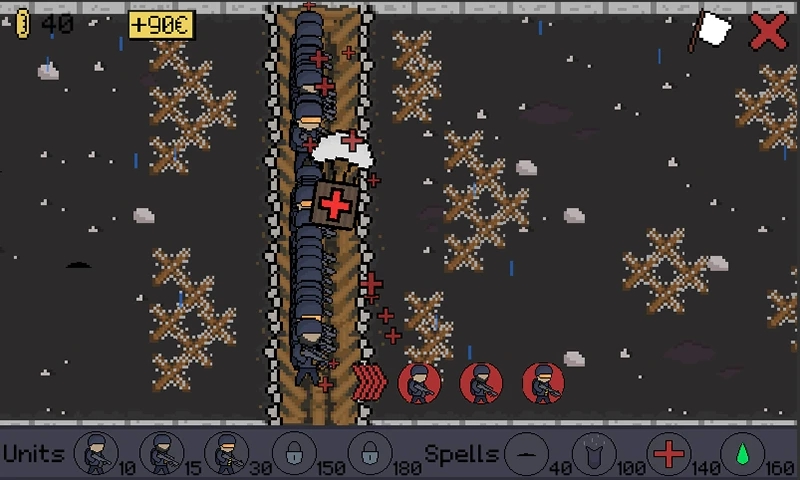
Task: Wave the white surrender flag
Action: click(x=712, y=31)
